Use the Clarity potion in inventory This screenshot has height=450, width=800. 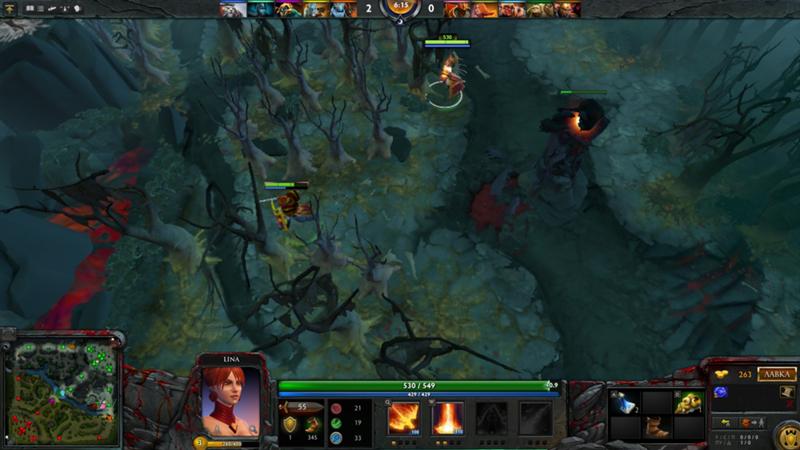click(x=623, y=403)
